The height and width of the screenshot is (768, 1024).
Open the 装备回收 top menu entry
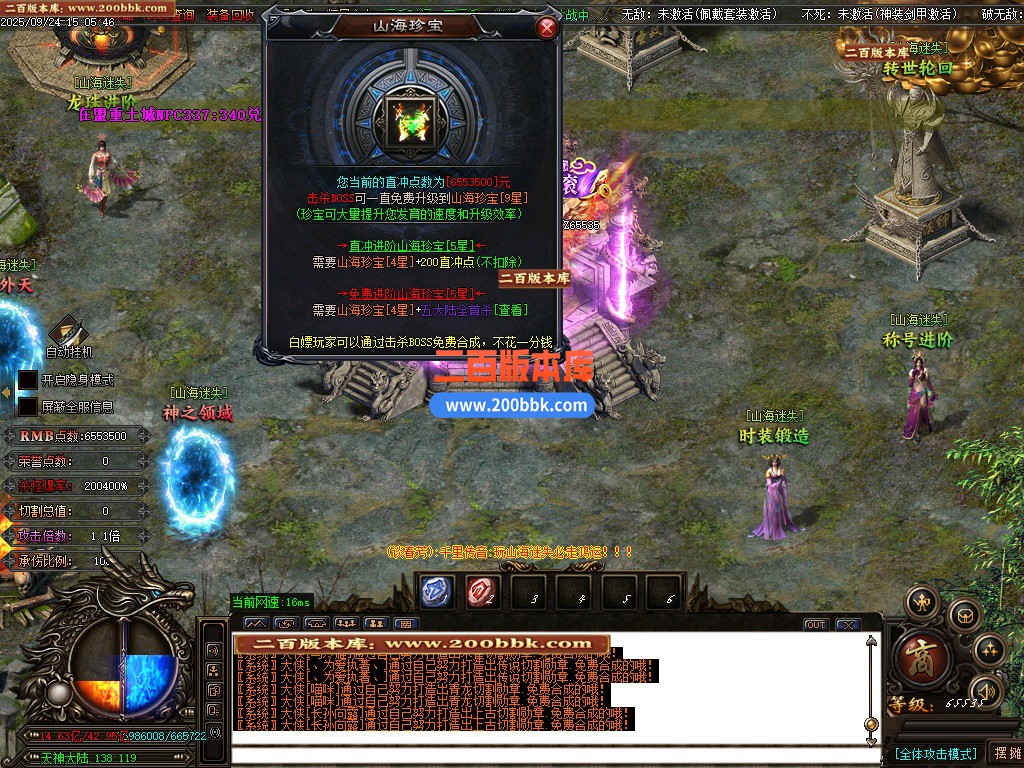(x=230, y=15)
